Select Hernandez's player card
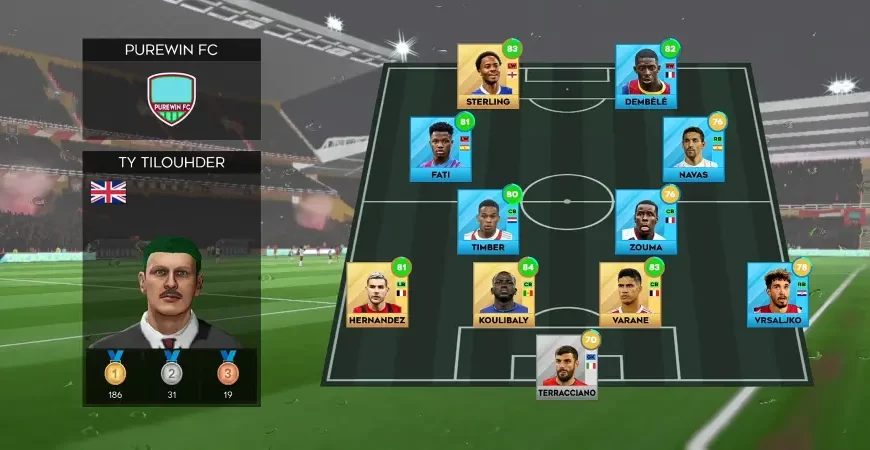This screenshot has height=450, width=870. coord(376,294)
